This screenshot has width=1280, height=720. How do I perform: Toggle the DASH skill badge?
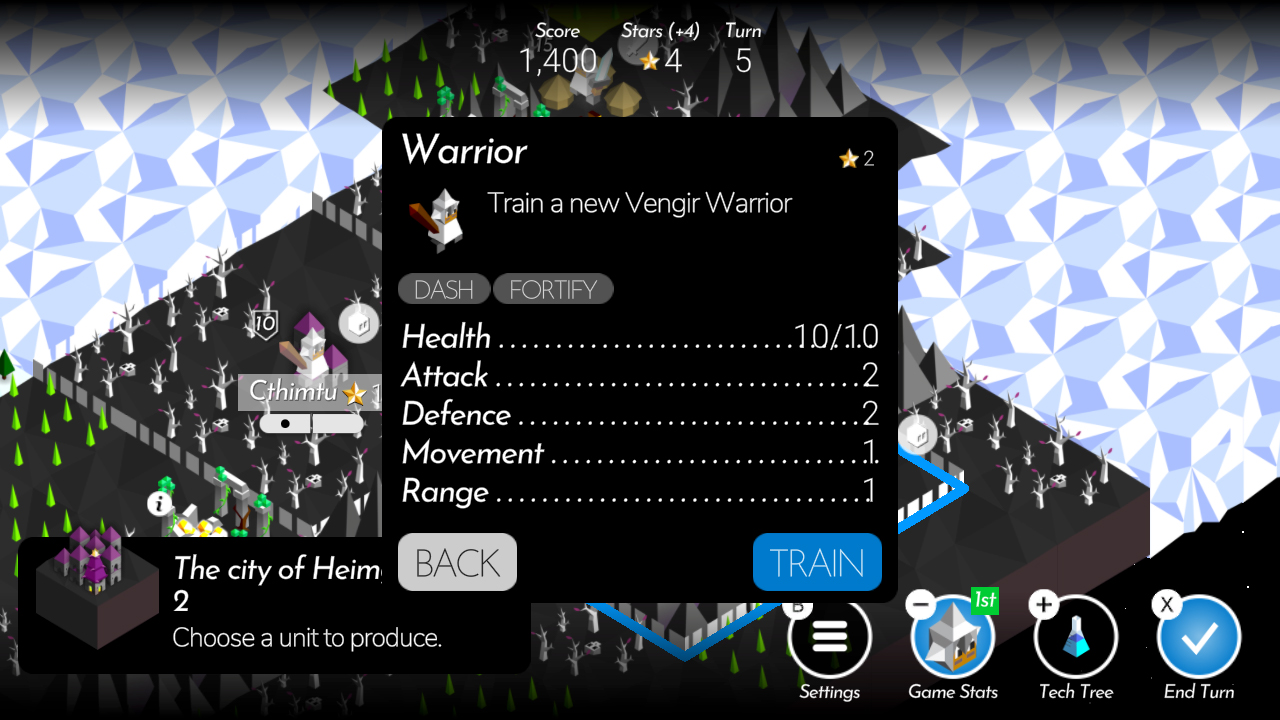443,289
